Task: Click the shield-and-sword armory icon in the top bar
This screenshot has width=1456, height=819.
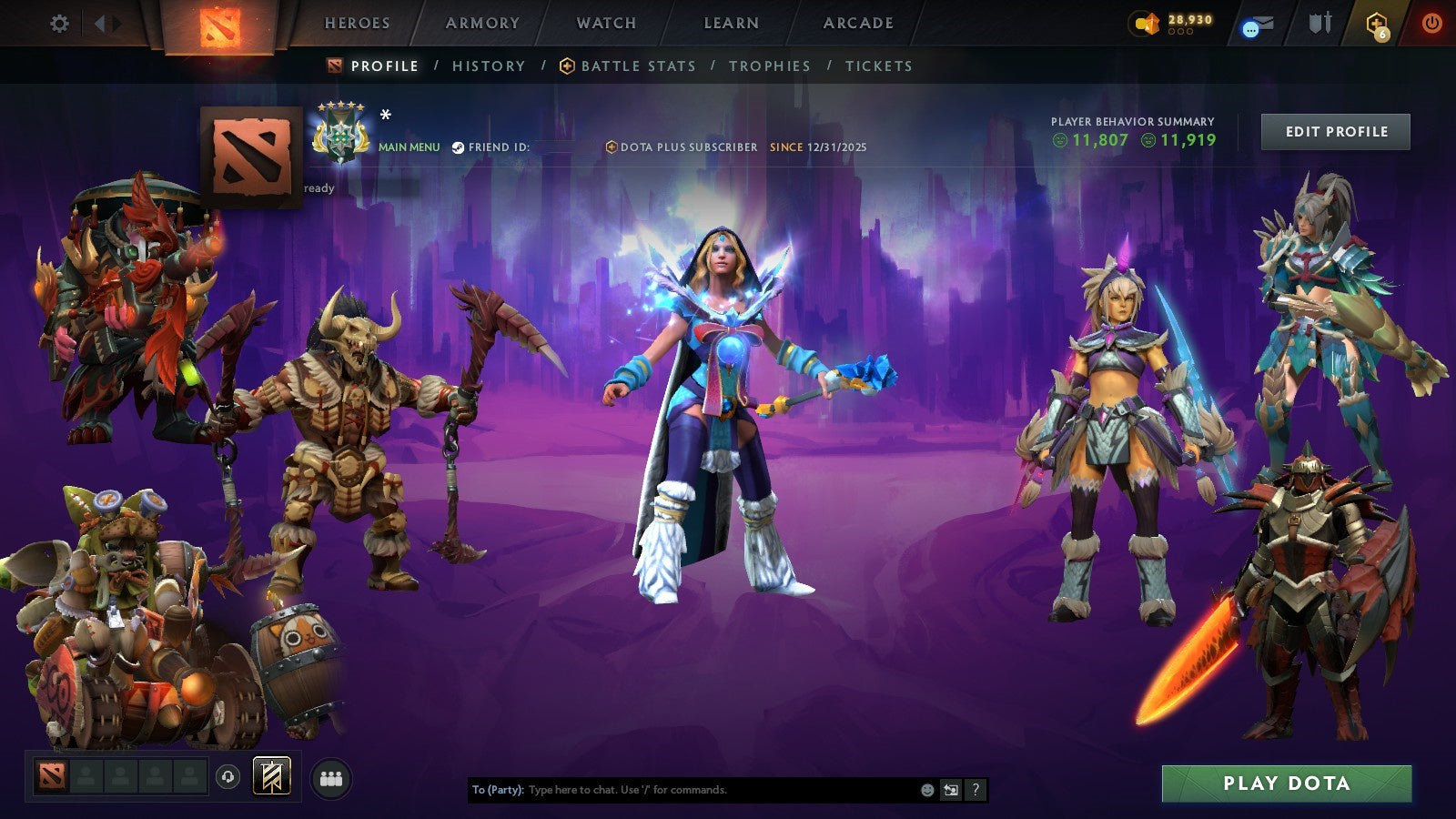Action: [1319, 23]
